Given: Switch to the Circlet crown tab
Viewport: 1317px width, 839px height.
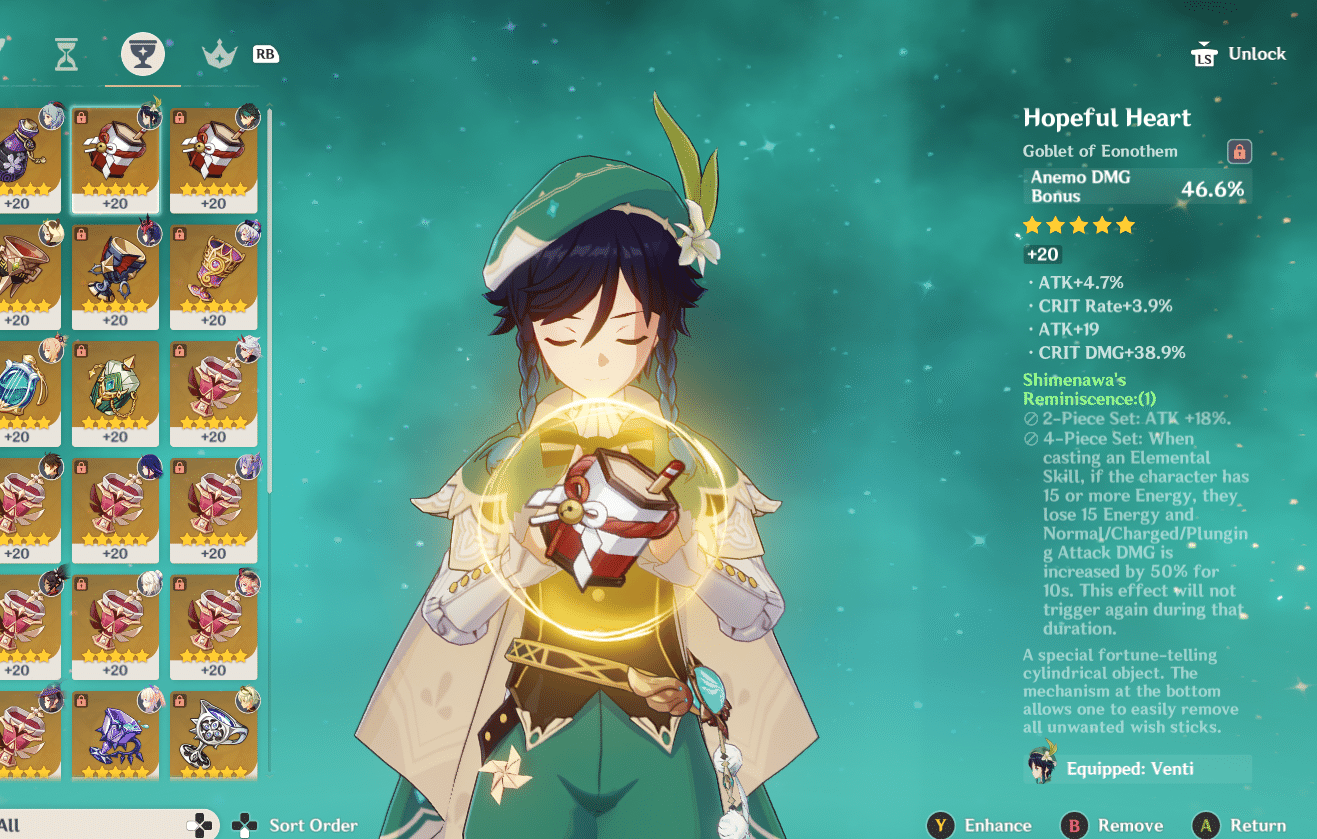Looking at the screenshot, I should pyautogui.click(x=218, y=54).
